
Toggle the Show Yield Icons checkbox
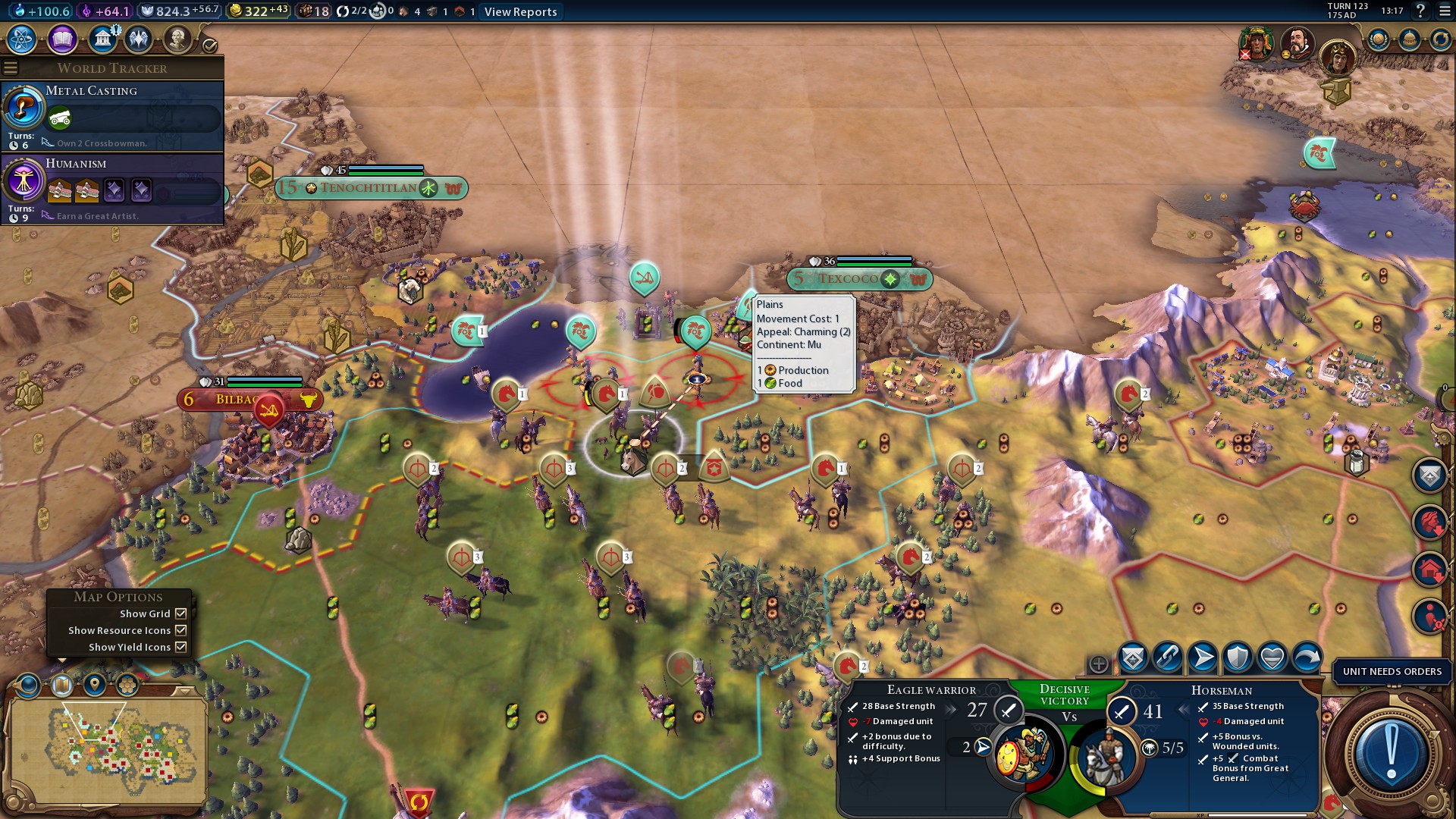180,647
